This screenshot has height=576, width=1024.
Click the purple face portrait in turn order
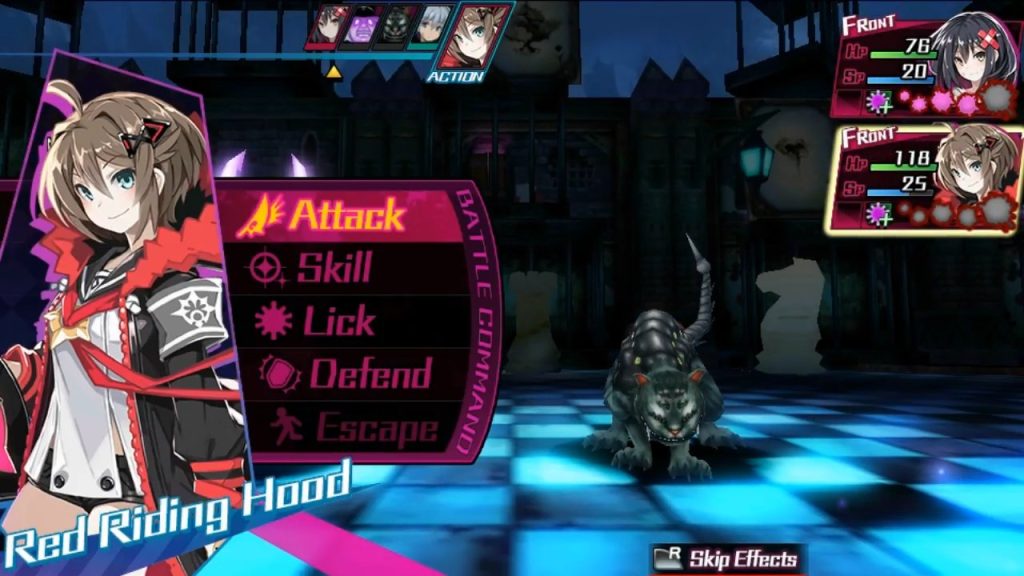(361, 26)
